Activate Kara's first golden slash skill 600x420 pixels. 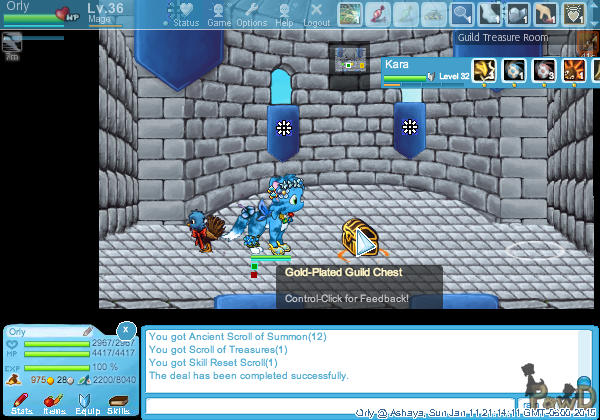(487, 70)
